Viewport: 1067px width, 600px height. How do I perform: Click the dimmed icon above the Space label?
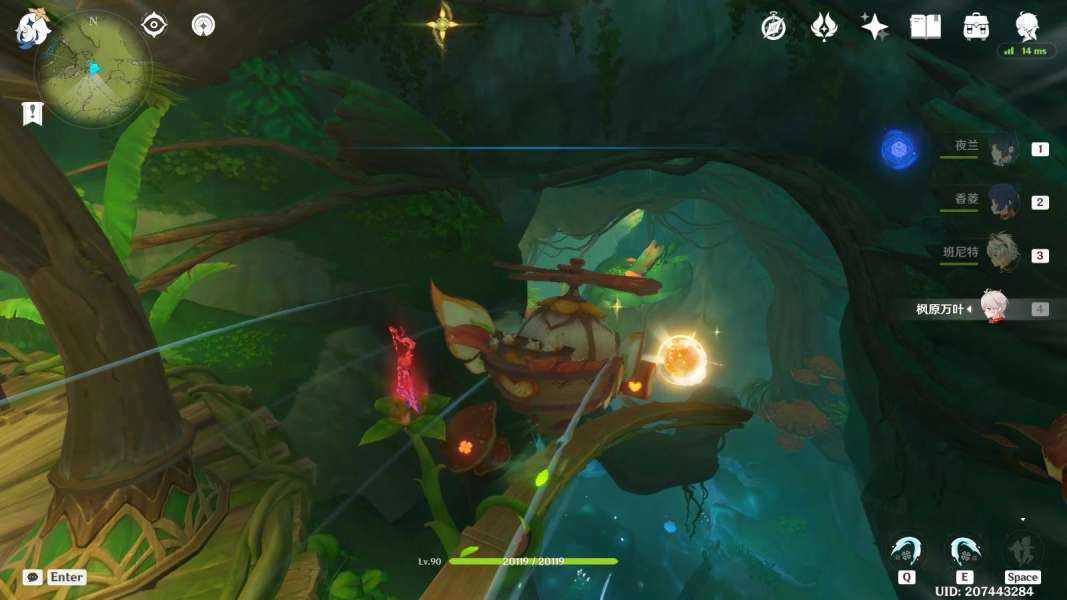coord(1022,550)
